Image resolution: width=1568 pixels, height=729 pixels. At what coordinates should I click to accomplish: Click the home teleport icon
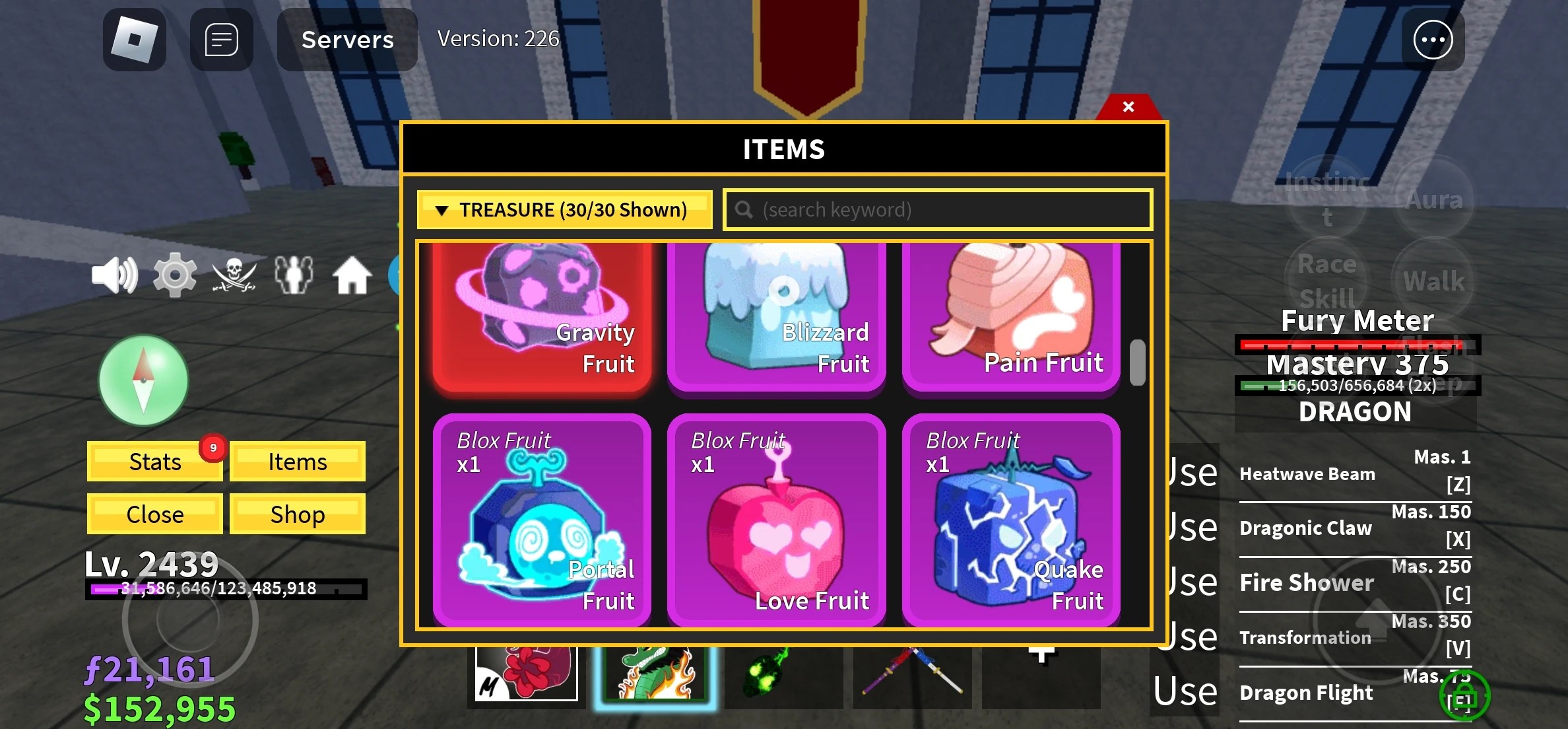352,275
